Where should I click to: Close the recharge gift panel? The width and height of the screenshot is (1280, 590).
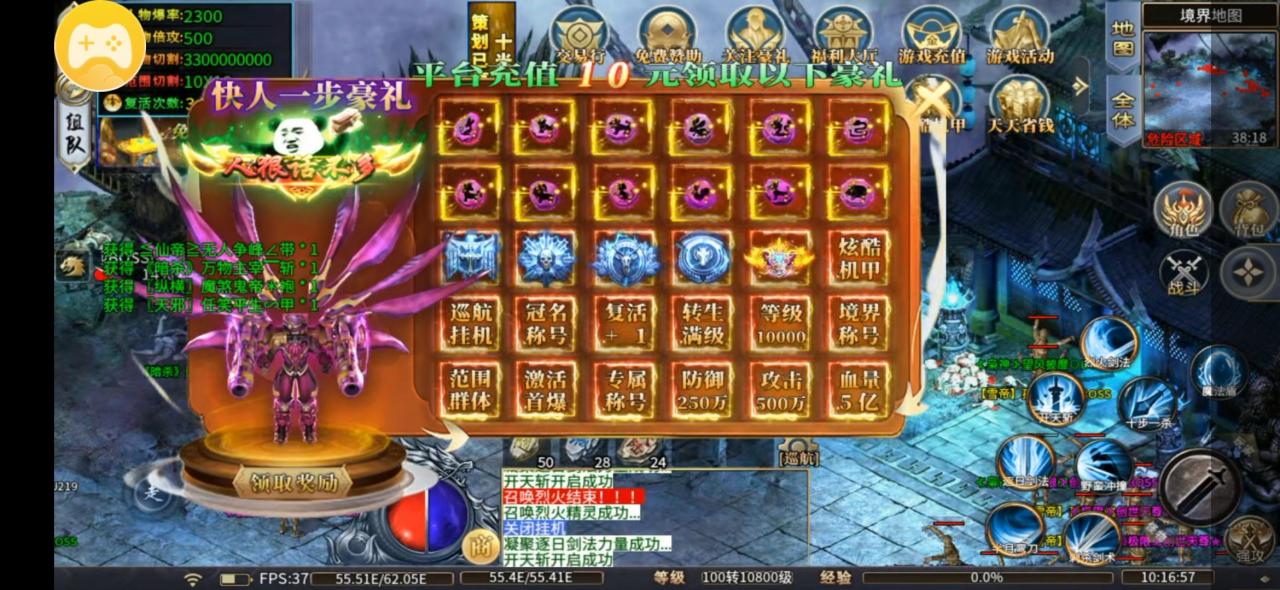pos(932,101)
